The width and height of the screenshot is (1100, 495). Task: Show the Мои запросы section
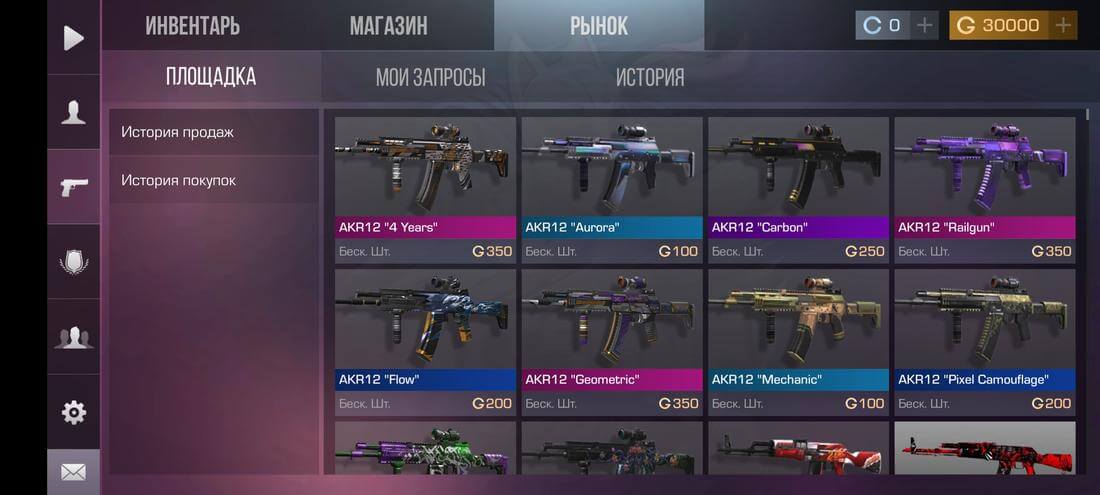(x=430, y=77)
